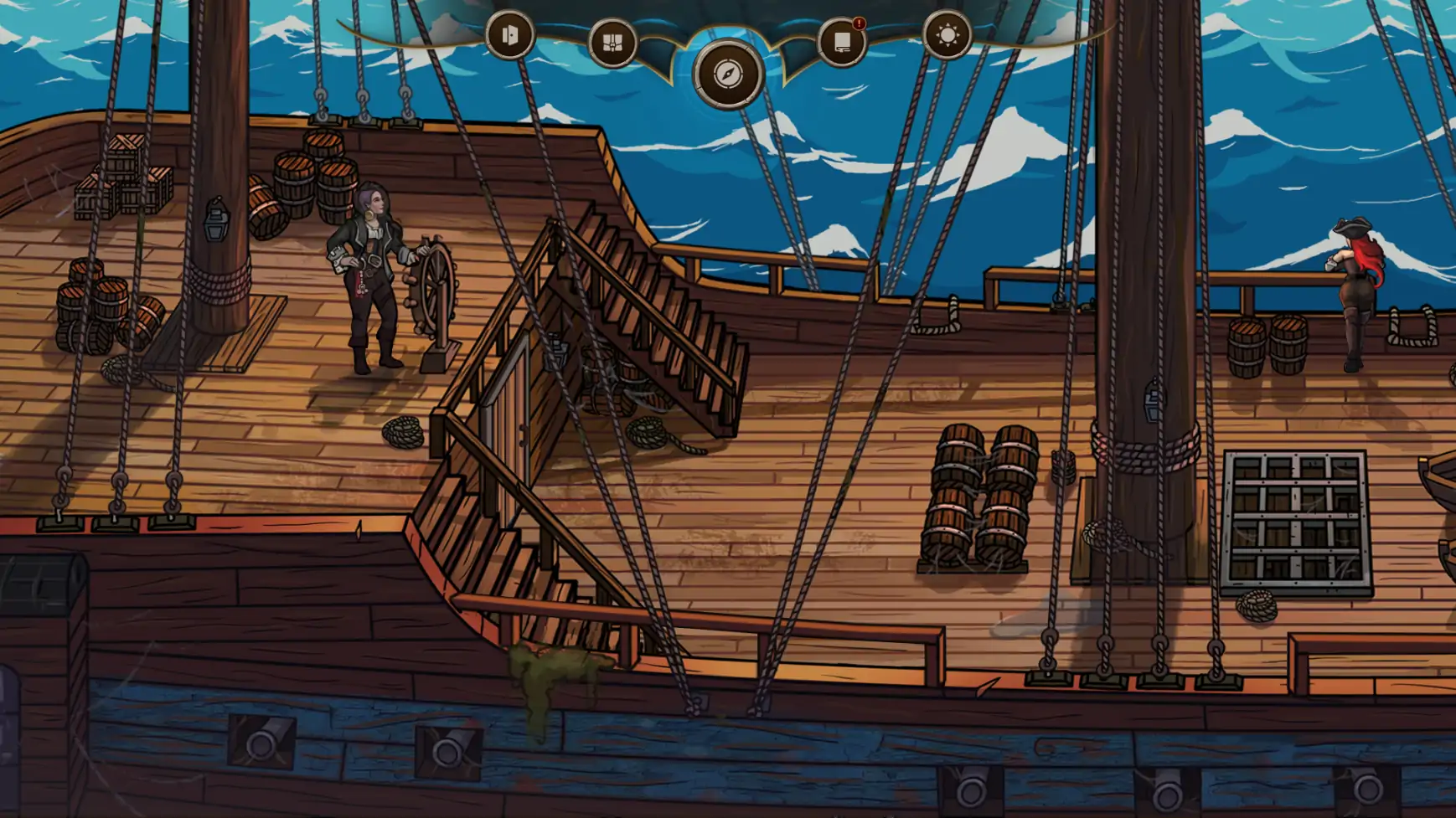Click the sun icon button
Image resolution: width=1456 pixels, height=818 pixels.
click(x=947, y=36)
